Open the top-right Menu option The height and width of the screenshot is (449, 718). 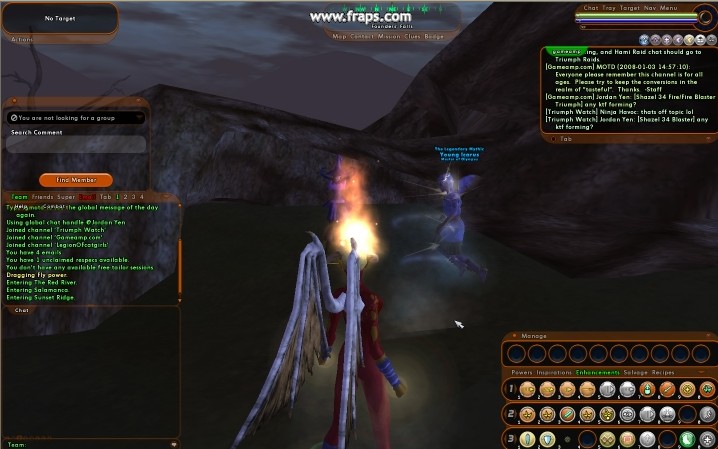pyautogui.click(x=670, y=8)
